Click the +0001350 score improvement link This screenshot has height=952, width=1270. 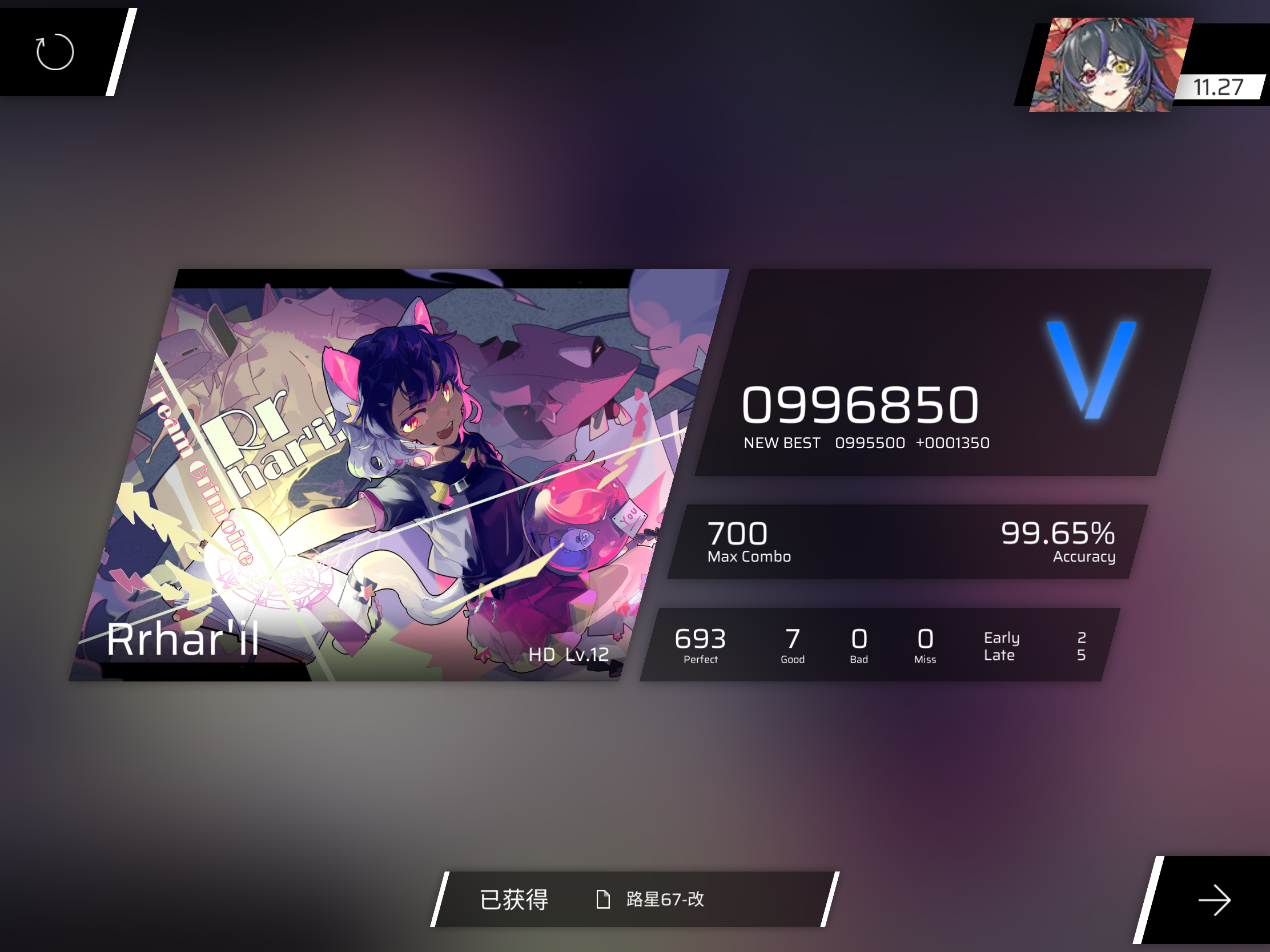click(x=952, y=442)
